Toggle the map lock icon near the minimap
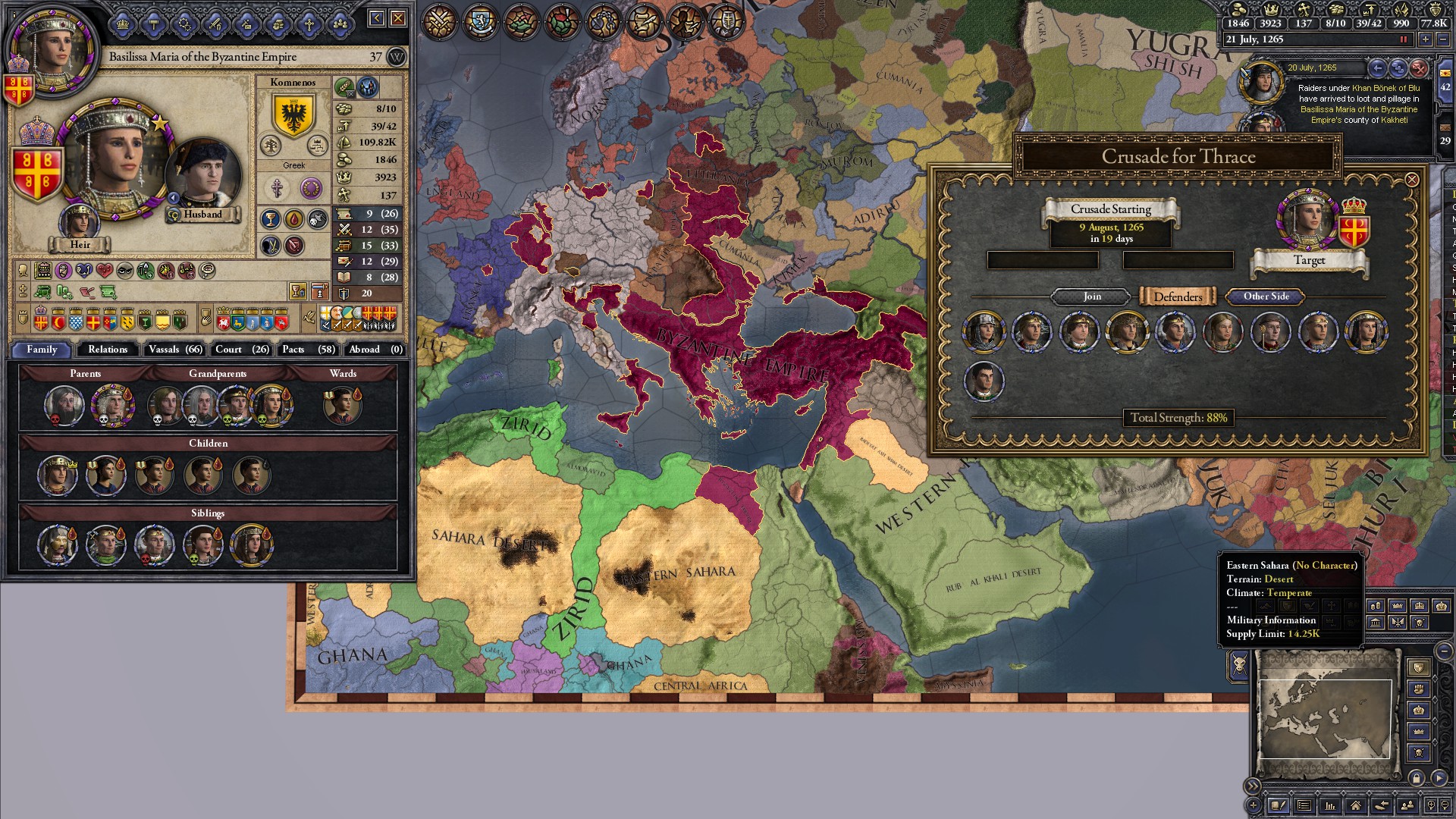The image size is (1456, 819). 1417,777
